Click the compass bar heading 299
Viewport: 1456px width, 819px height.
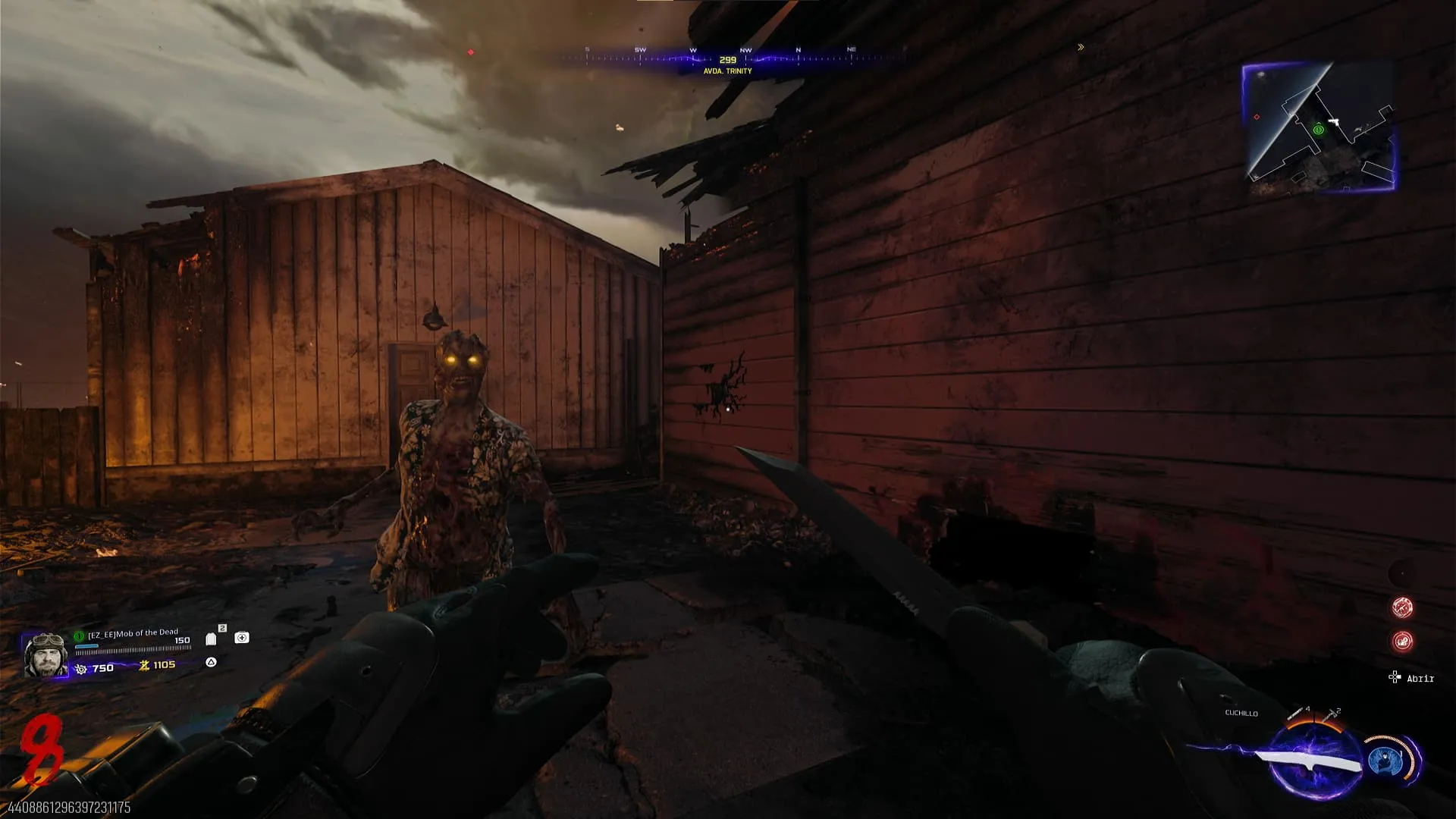pyautogui.click(x=727, y=59)
